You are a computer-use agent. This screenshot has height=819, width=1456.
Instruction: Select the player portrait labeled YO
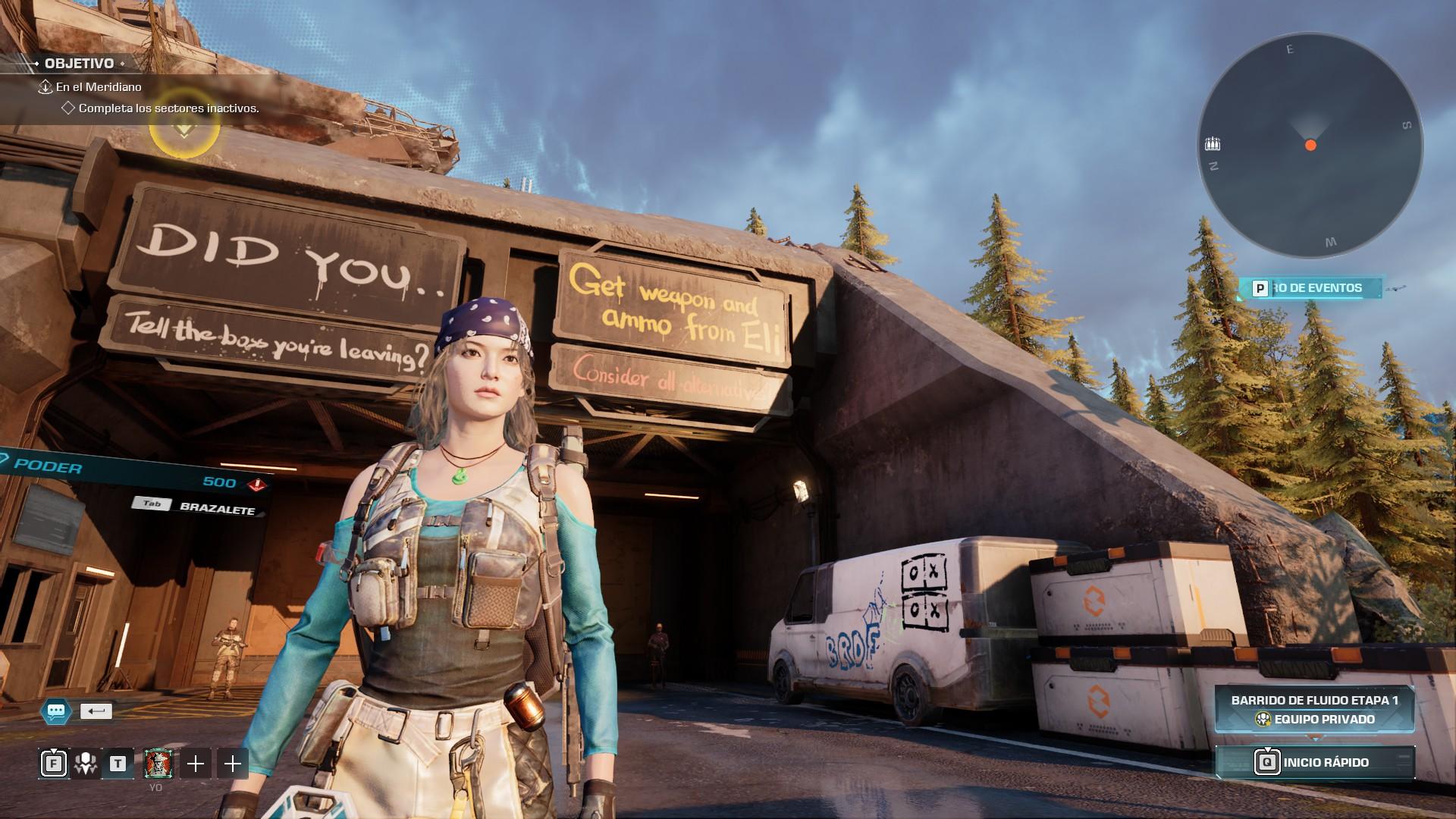coord(158,764)
